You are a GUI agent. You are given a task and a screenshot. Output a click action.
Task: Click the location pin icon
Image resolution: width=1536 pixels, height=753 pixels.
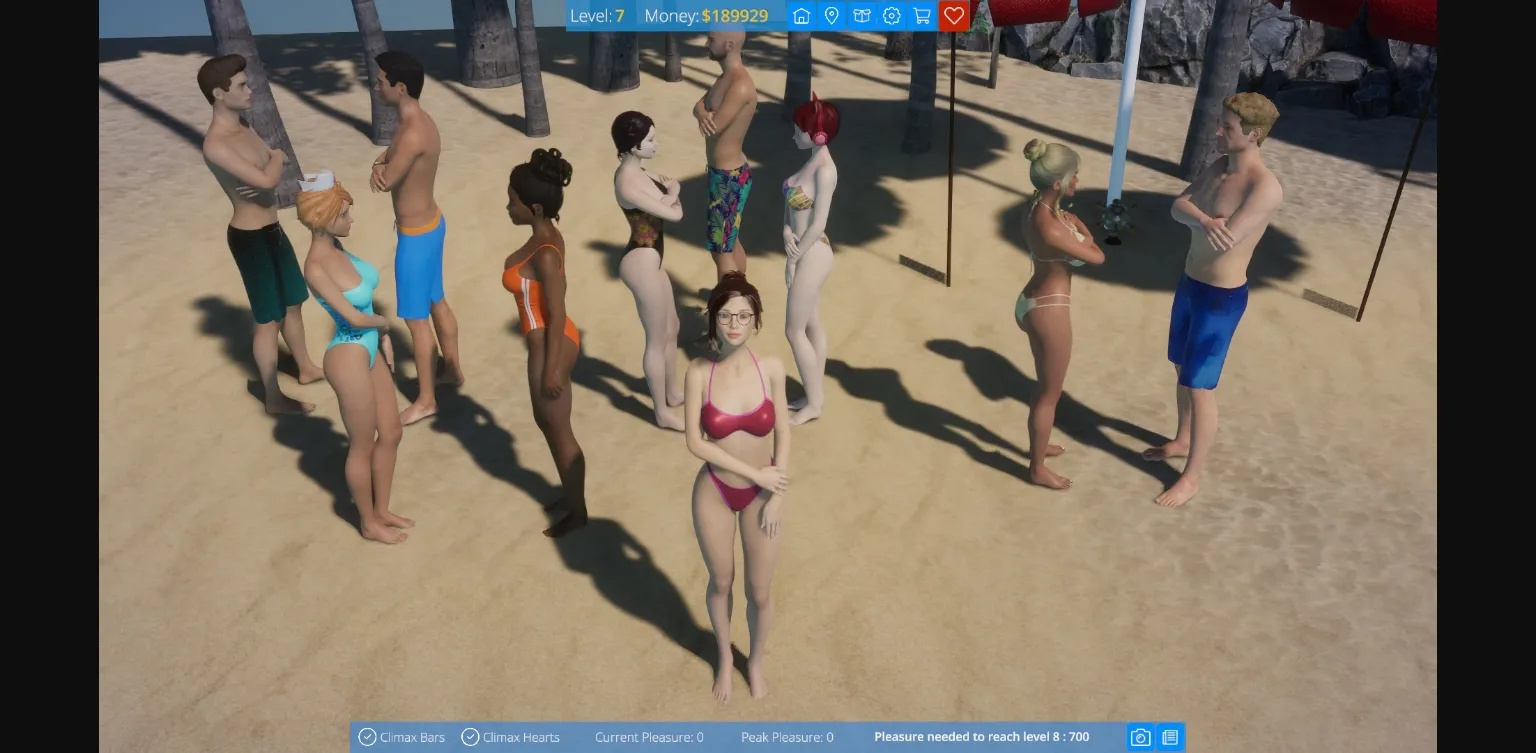(831, 16)
